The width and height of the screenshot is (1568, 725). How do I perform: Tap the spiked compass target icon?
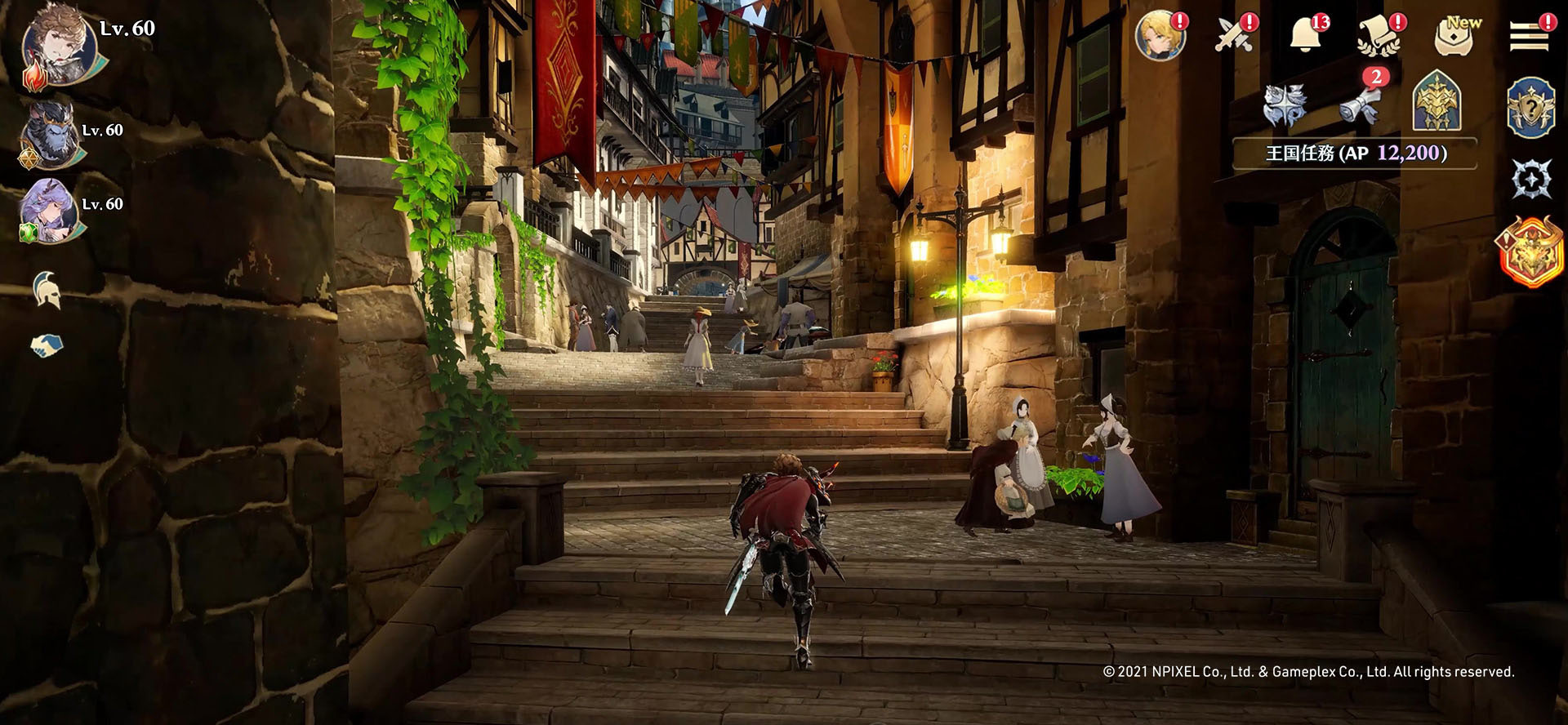point(1530,179)
